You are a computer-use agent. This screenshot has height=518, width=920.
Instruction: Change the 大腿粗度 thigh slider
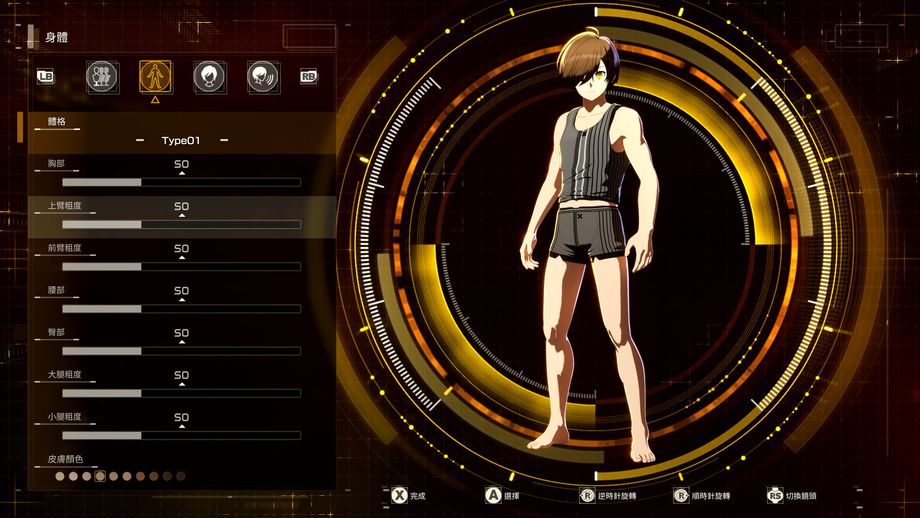point(181,394)
